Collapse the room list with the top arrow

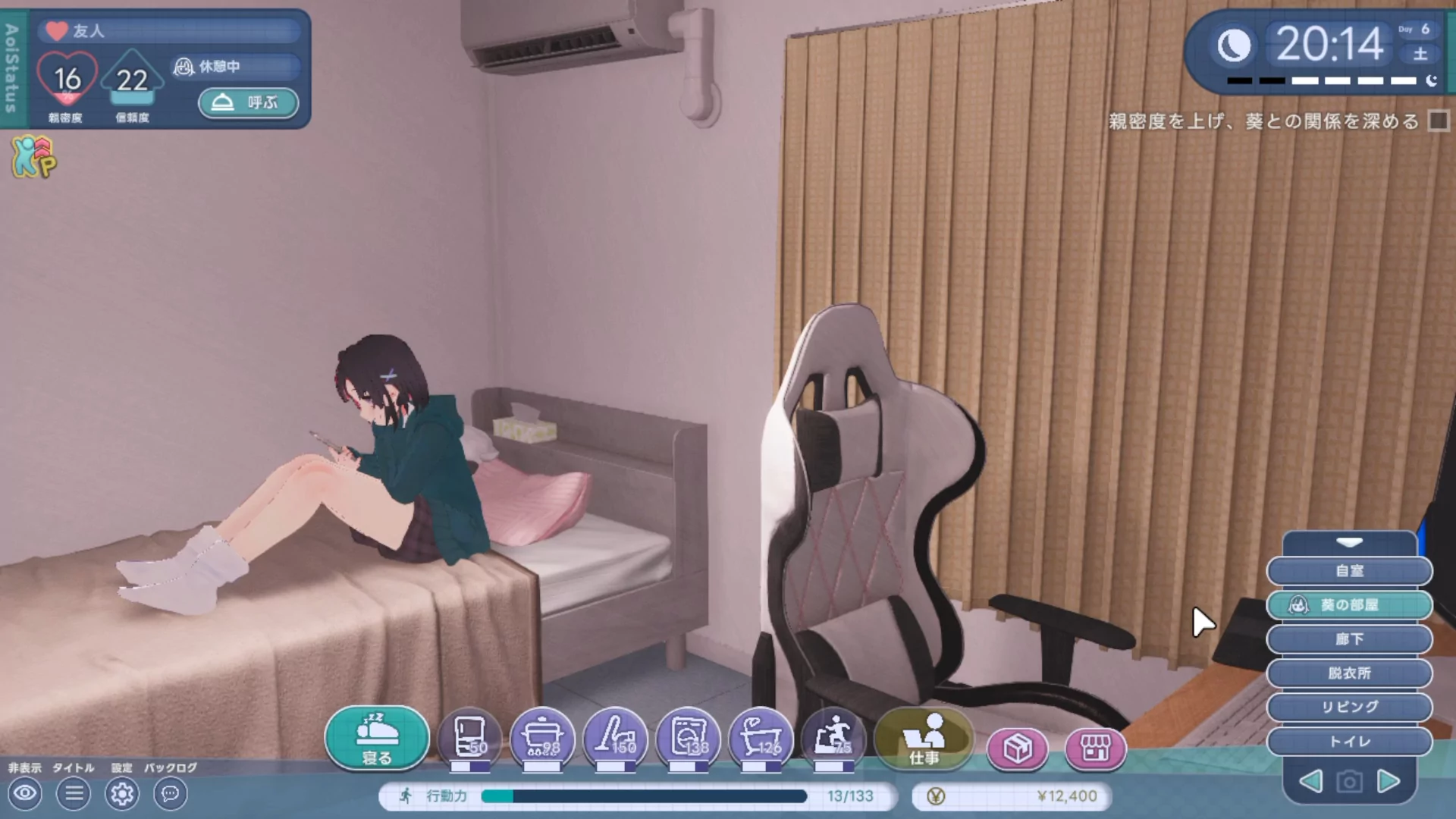tap(1349, 543)
